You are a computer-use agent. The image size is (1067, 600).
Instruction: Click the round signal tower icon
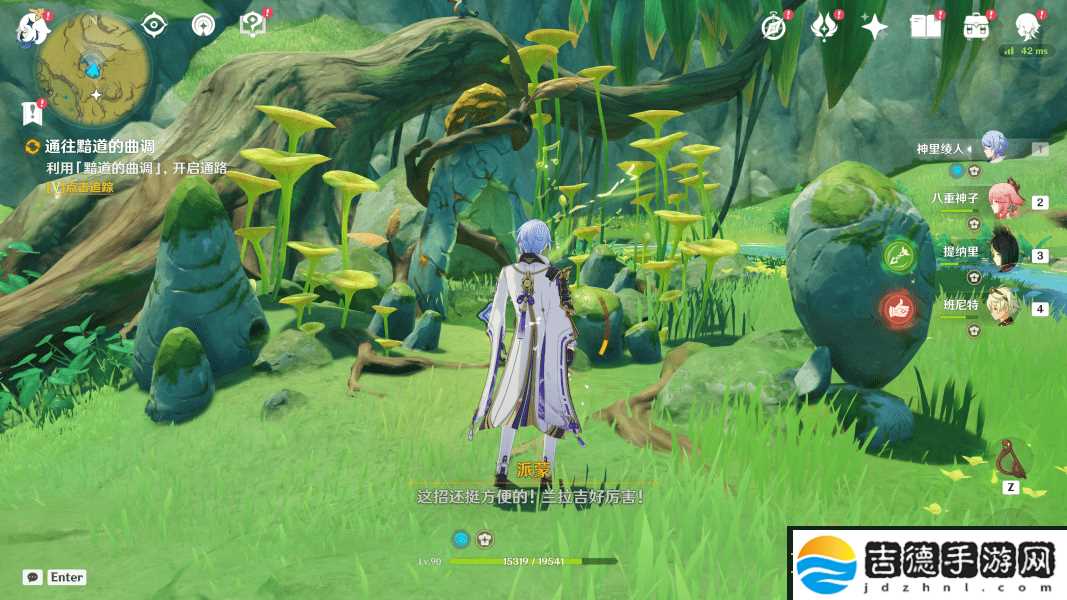click(203, 25)
